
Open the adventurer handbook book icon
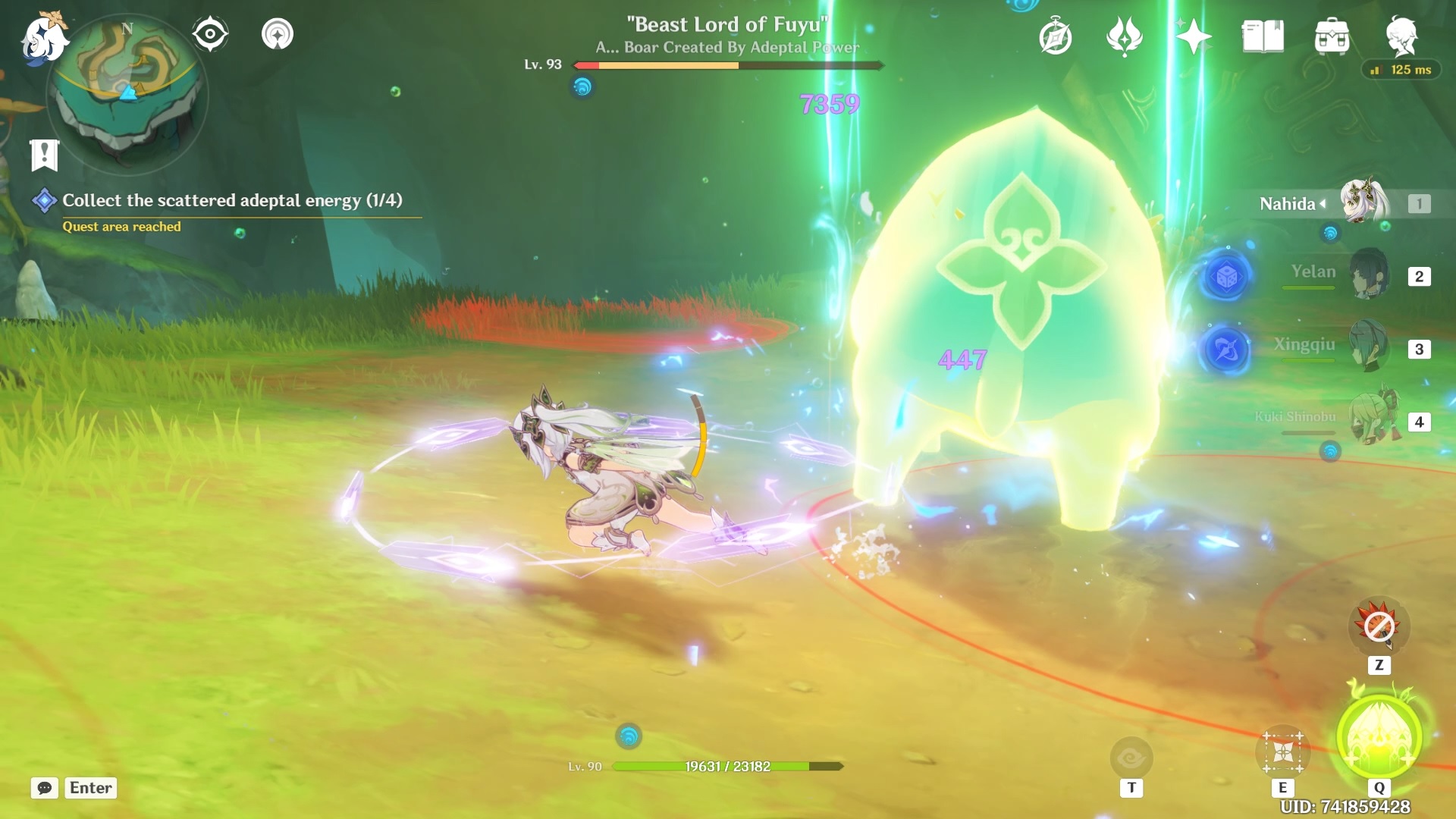(x=1263, y=36)
